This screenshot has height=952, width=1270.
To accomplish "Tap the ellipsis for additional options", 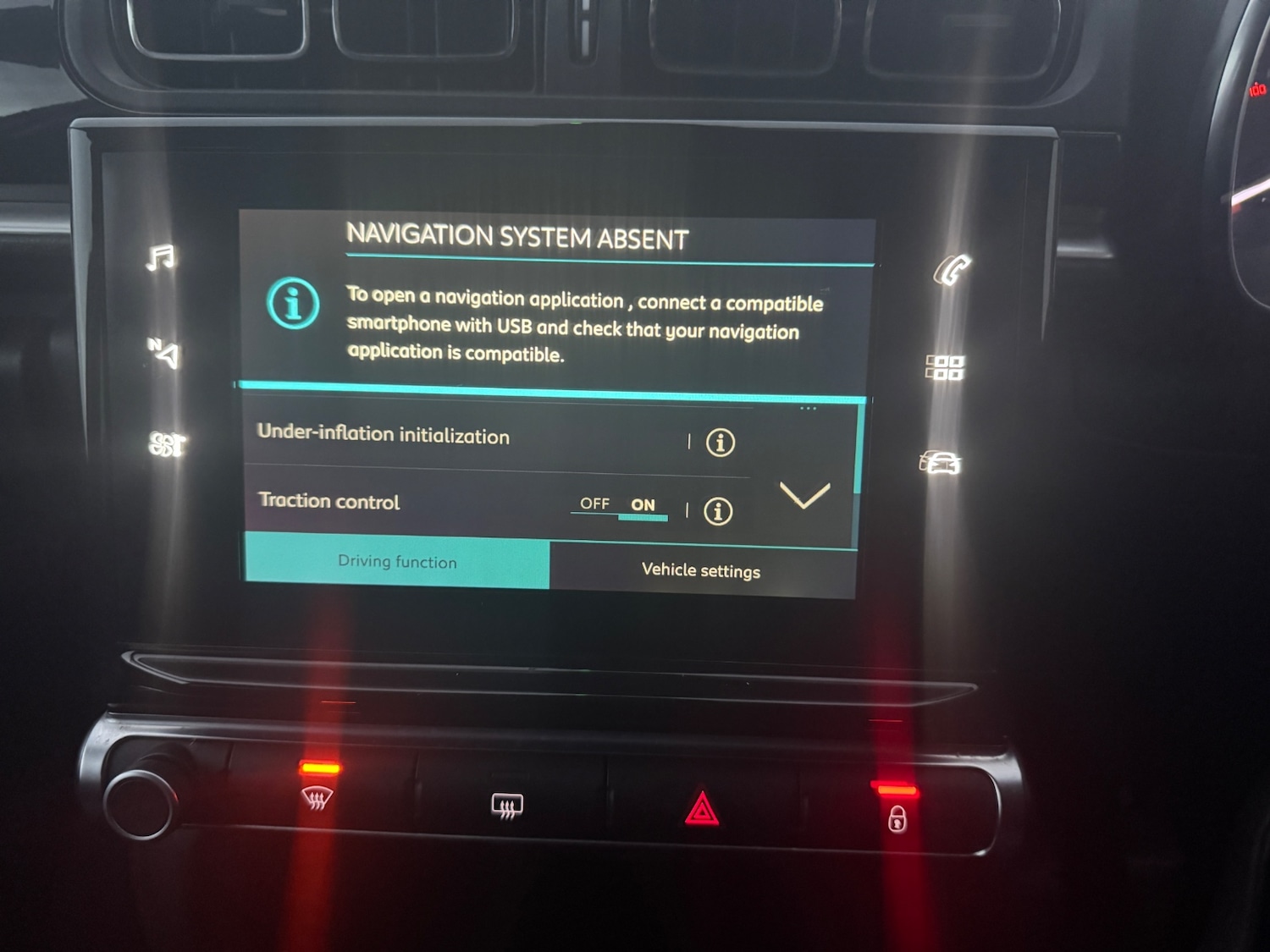I will tap(809, 407).
